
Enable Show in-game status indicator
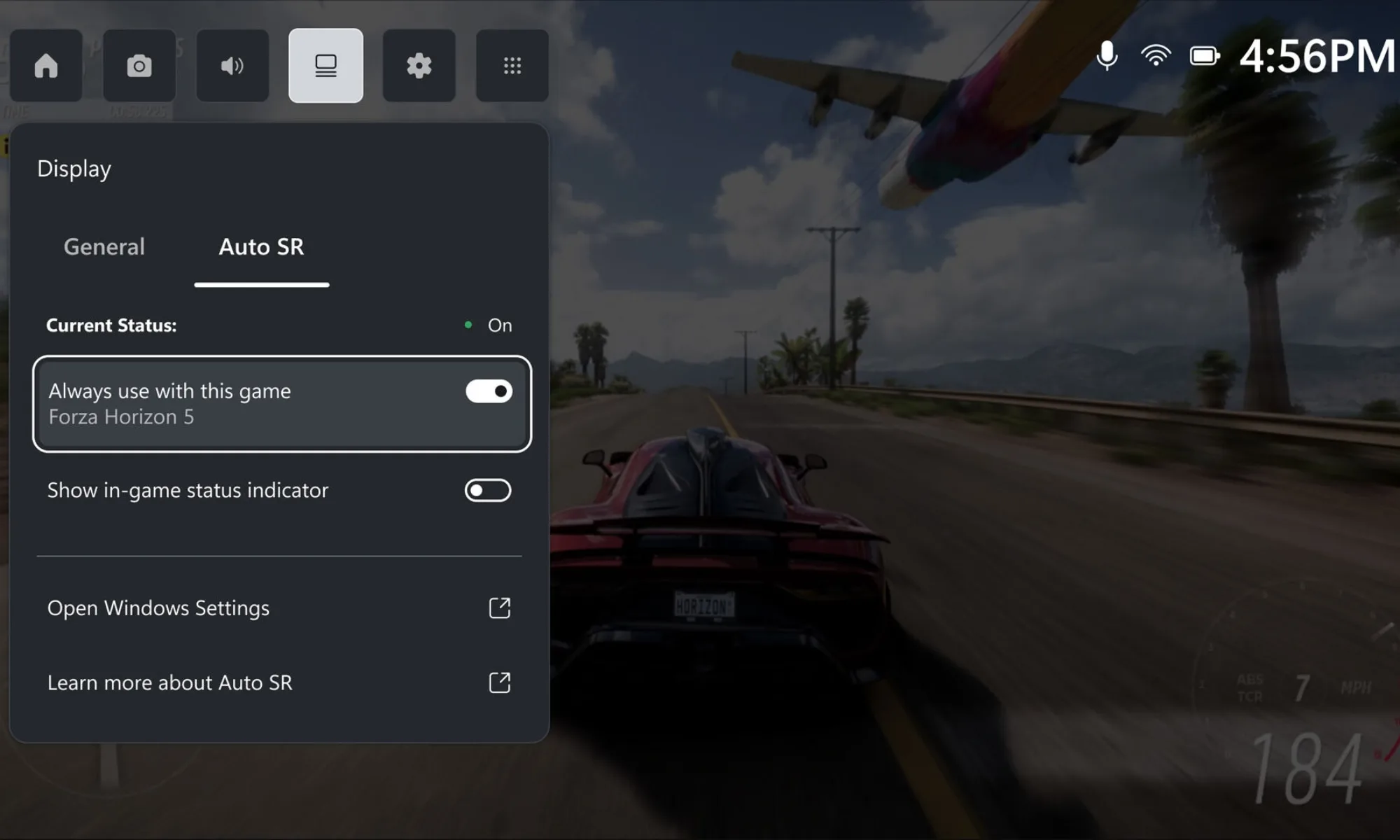coord(488,491)
